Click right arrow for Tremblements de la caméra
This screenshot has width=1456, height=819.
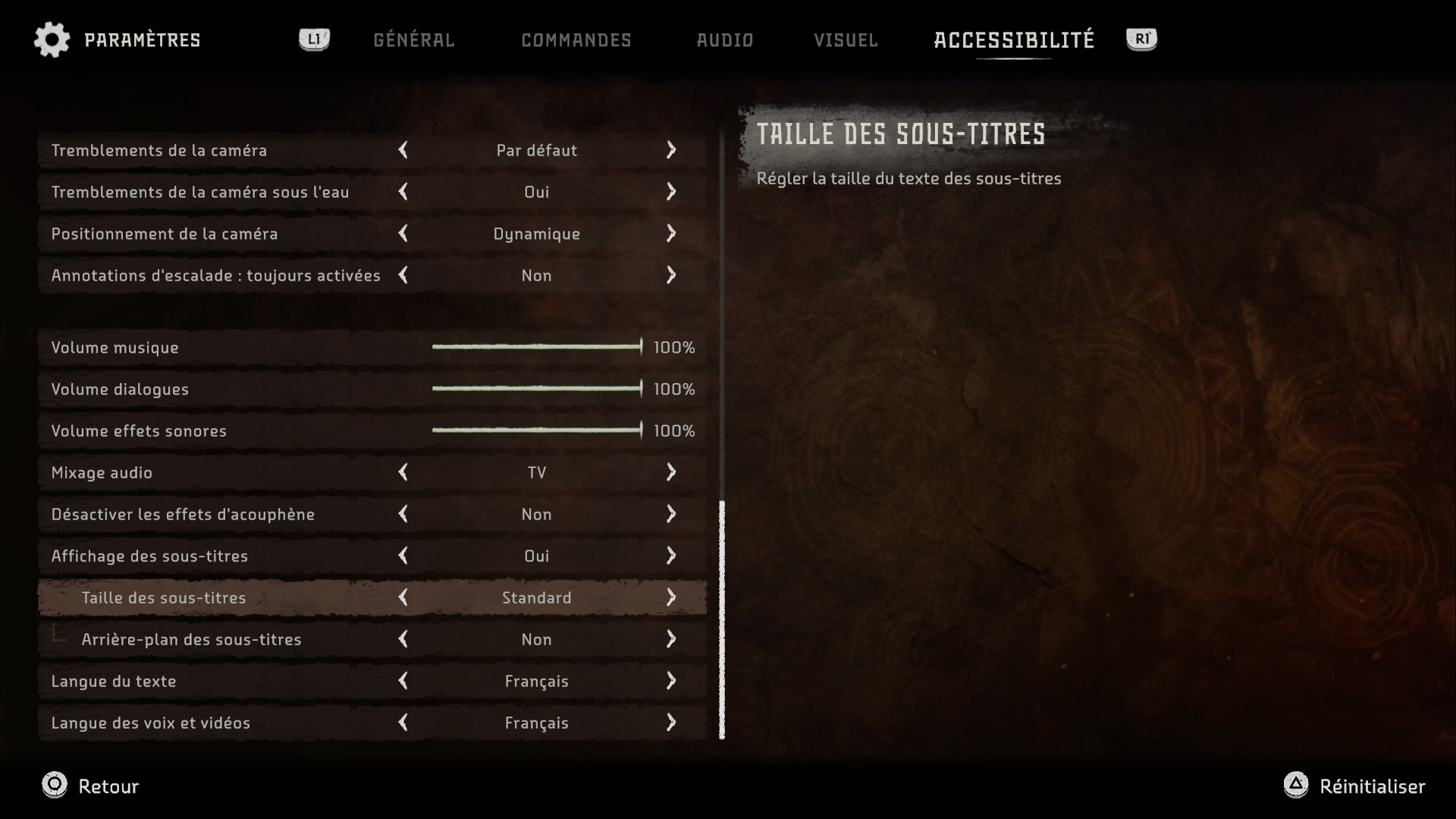(671, 150)
